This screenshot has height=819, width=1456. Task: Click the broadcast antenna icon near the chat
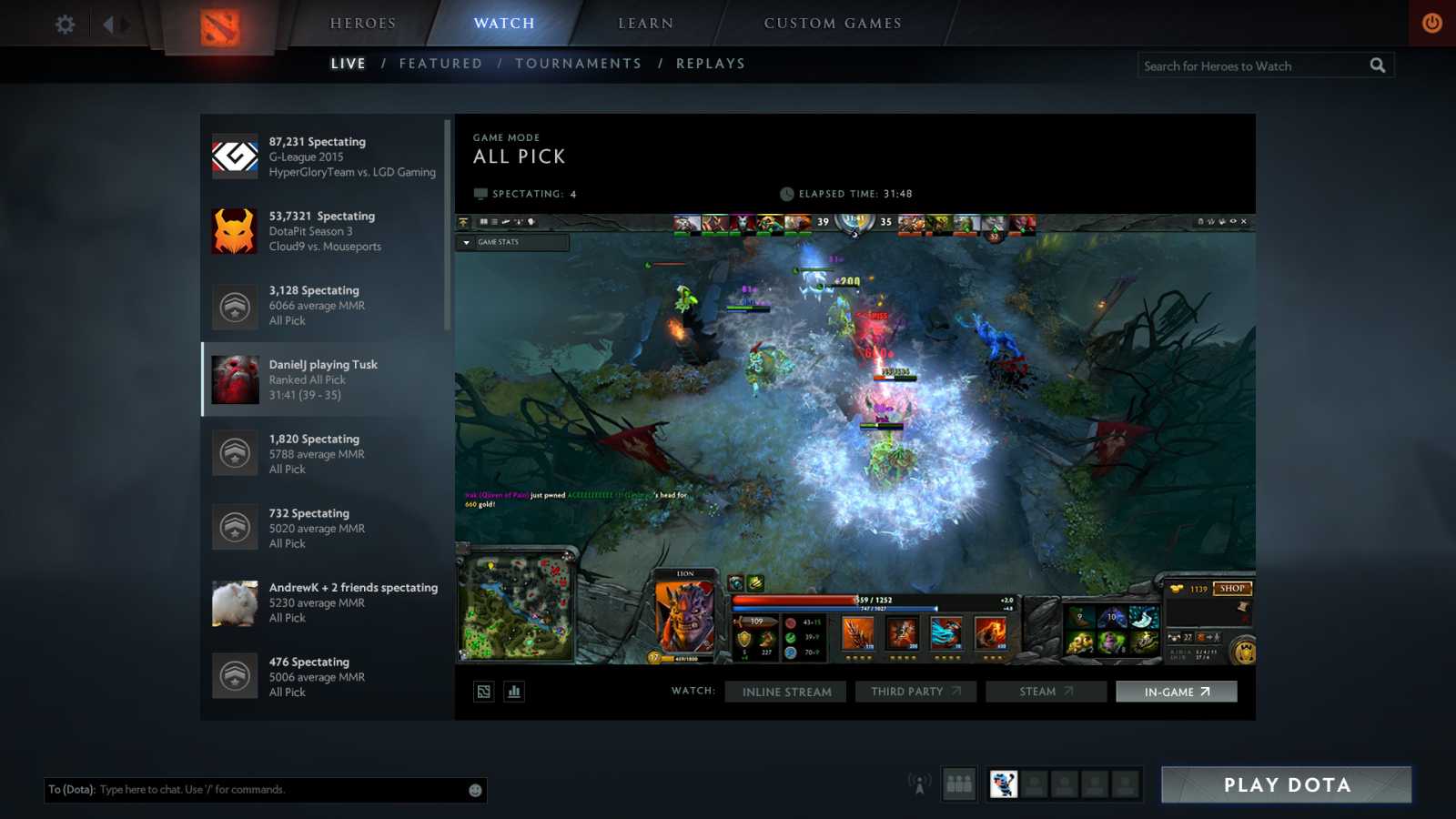(920, 784)
